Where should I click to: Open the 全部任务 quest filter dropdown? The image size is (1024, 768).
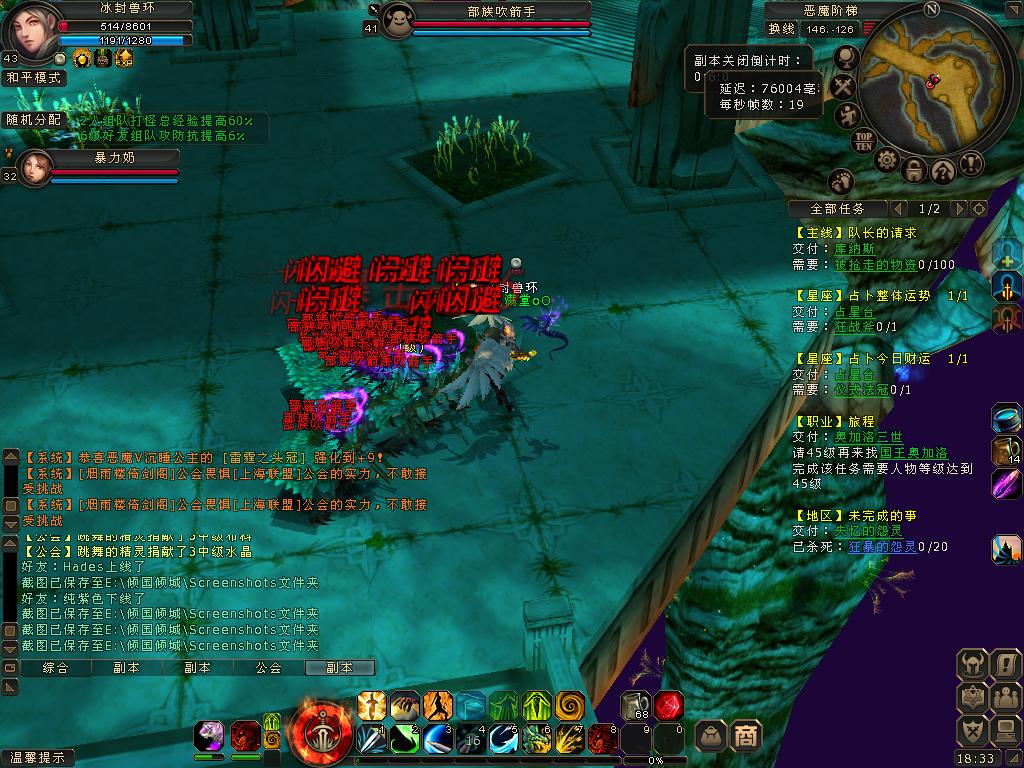click(x=838, y=209)
